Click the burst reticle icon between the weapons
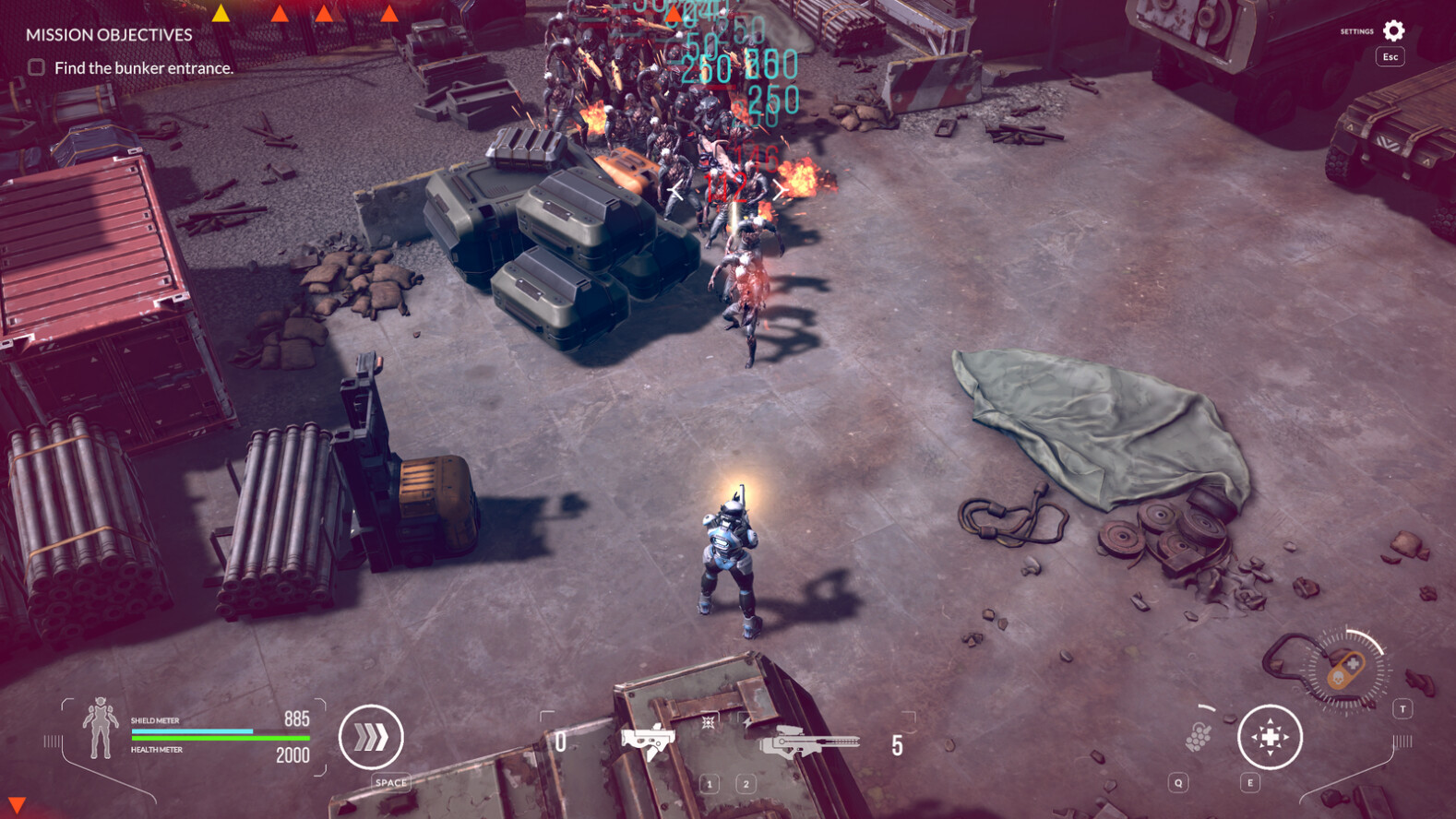Image resolution: width=1456 pixels, height=819 pixels. coord(708,723)
